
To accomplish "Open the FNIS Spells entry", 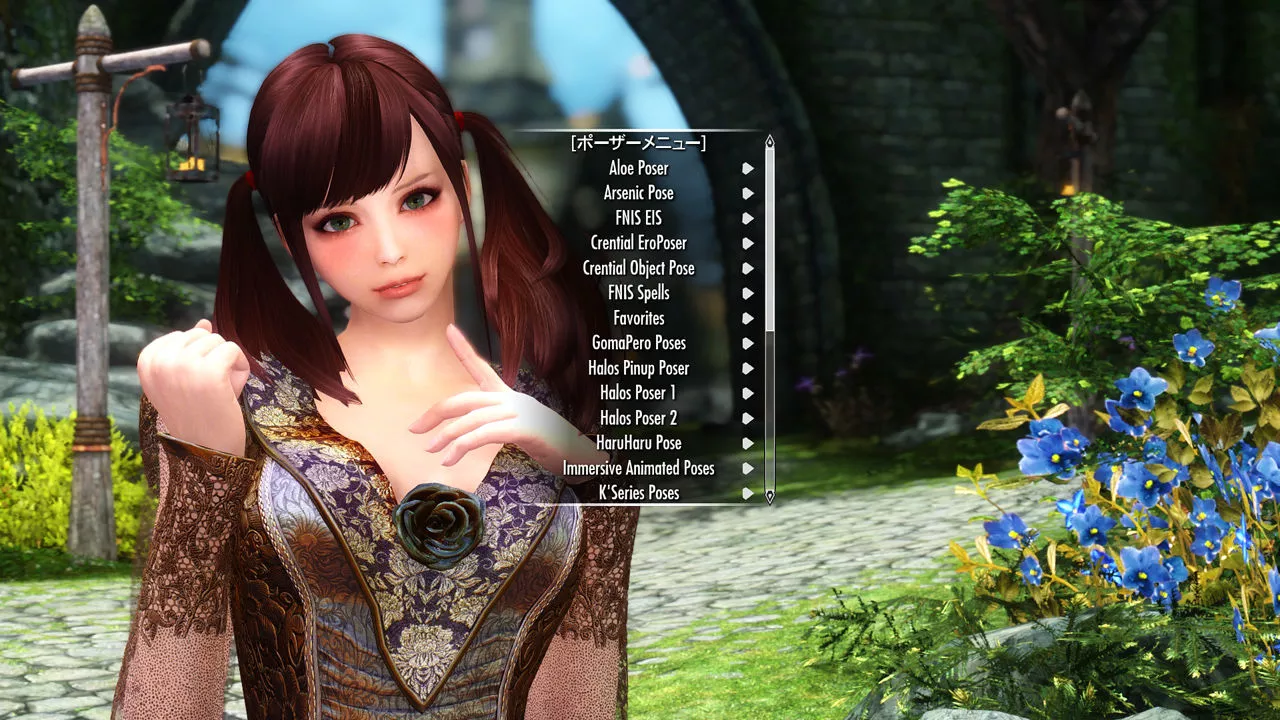I will (638, 293).
